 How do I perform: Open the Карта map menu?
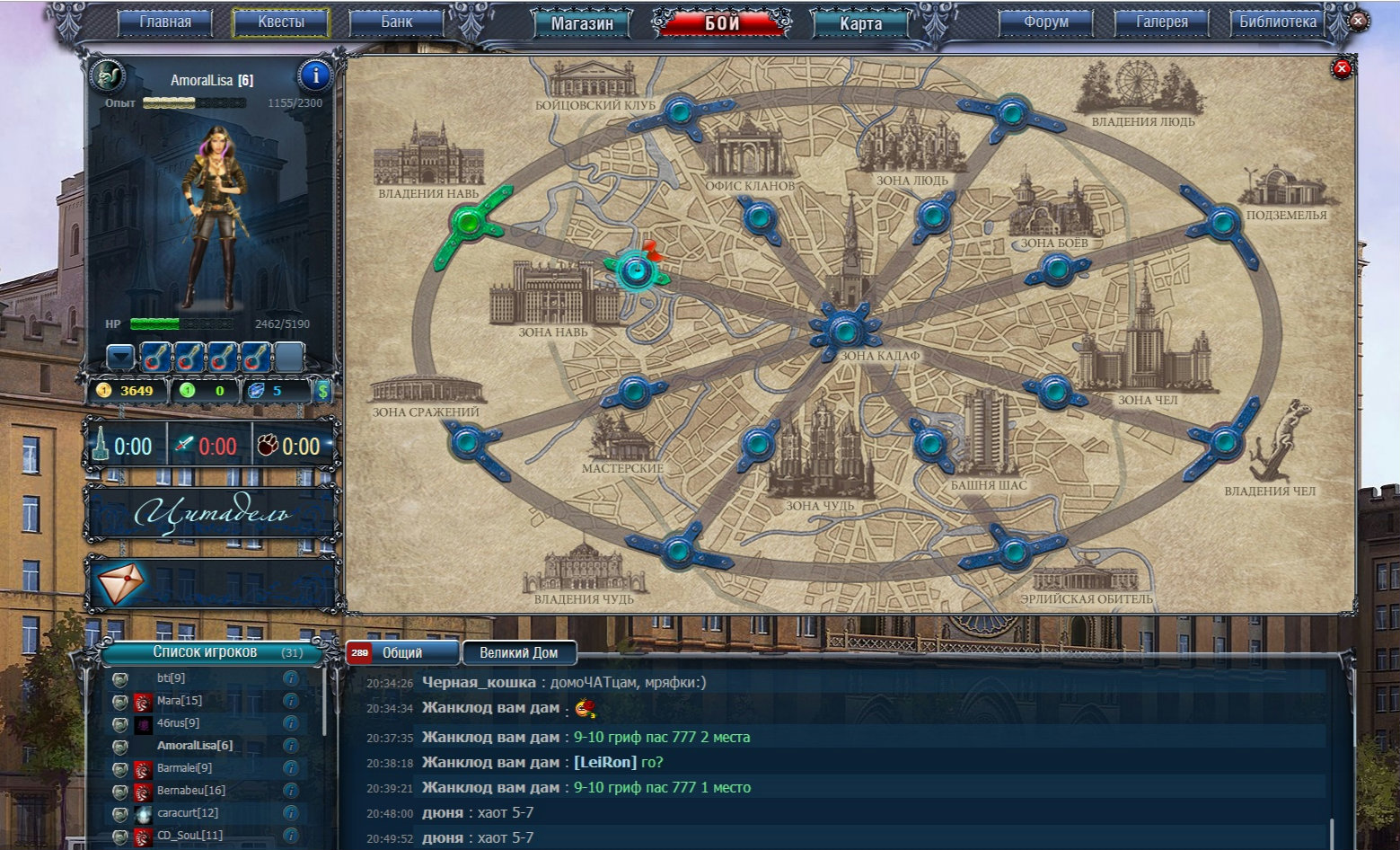[860, 24]
